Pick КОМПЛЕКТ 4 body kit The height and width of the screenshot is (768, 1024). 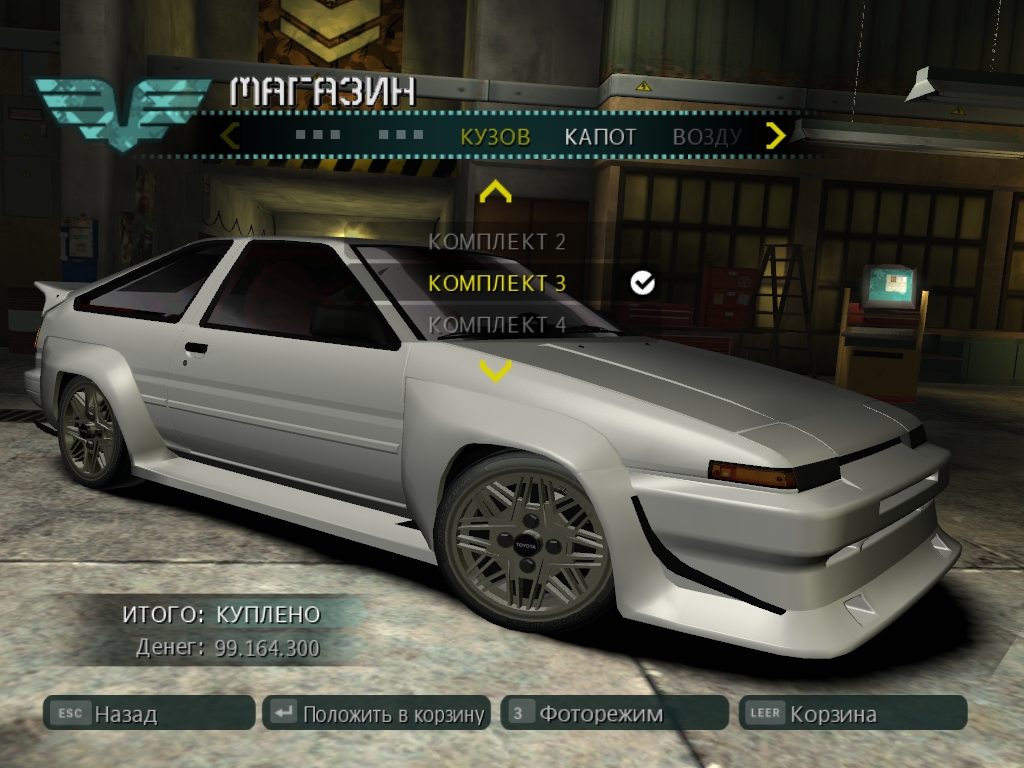point(497,325)
